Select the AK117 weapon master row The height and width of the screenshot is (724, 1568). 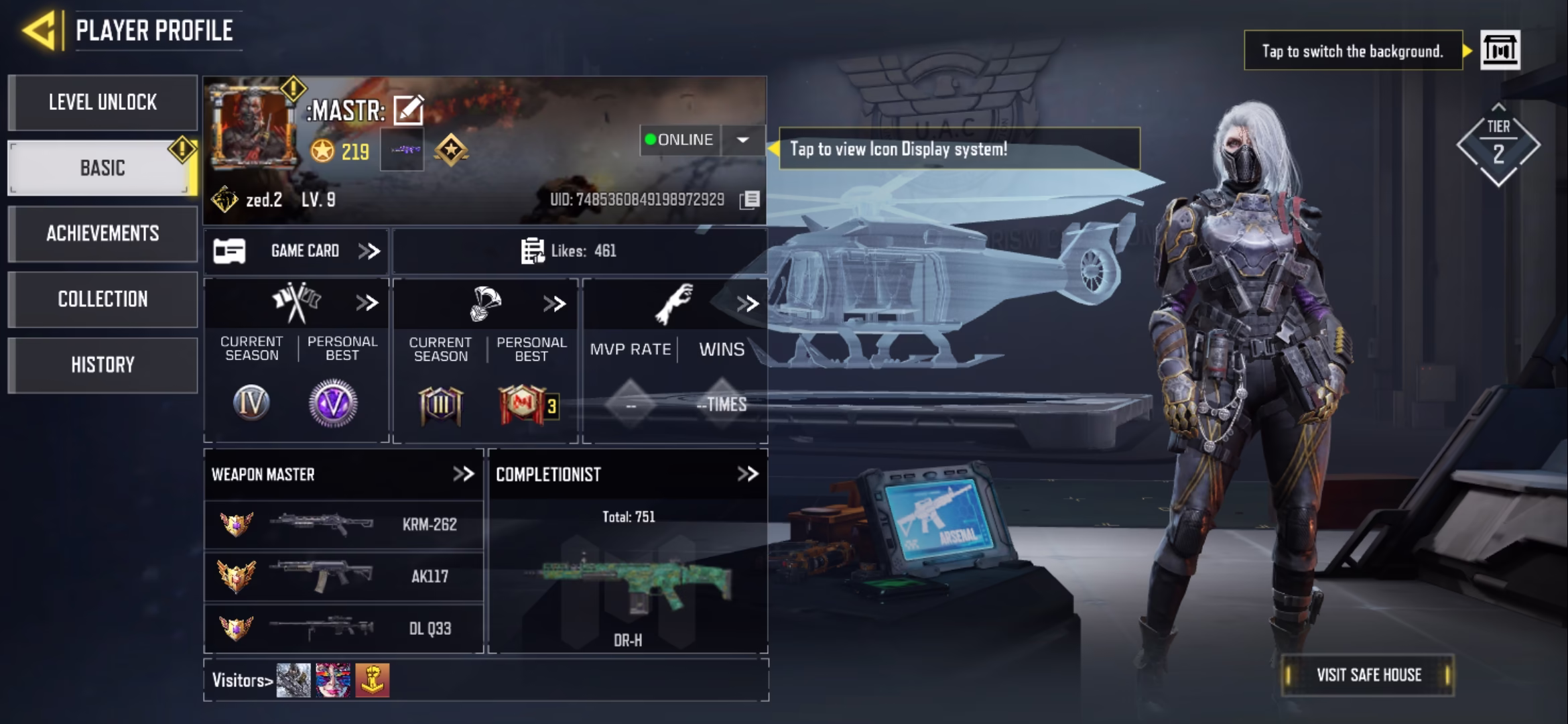(x=343, y=577)
